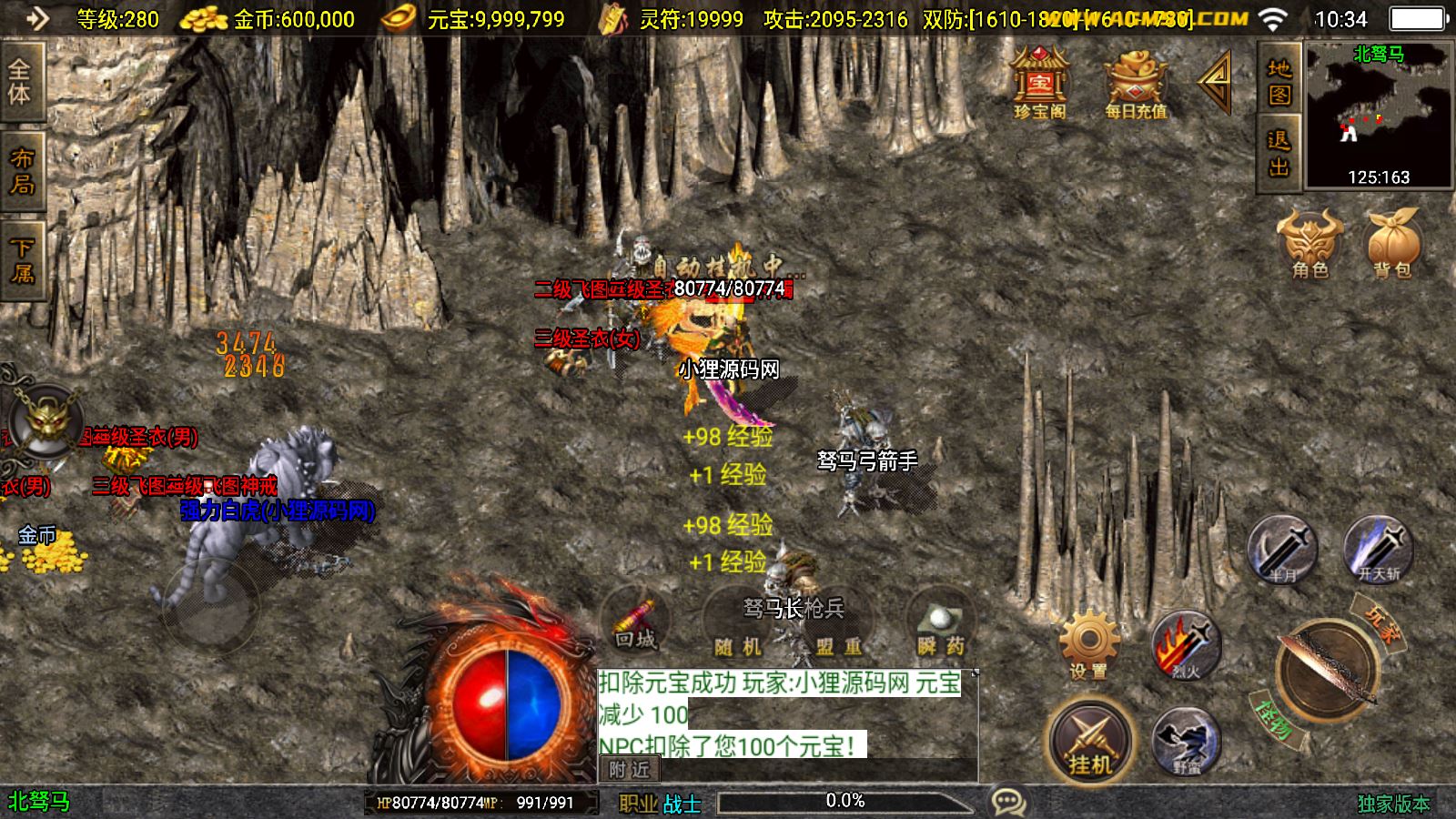The width and height of the screenshot is (1456, 819).
Task: Open the 地图 map button
Action: click(x=1279, y=82)
